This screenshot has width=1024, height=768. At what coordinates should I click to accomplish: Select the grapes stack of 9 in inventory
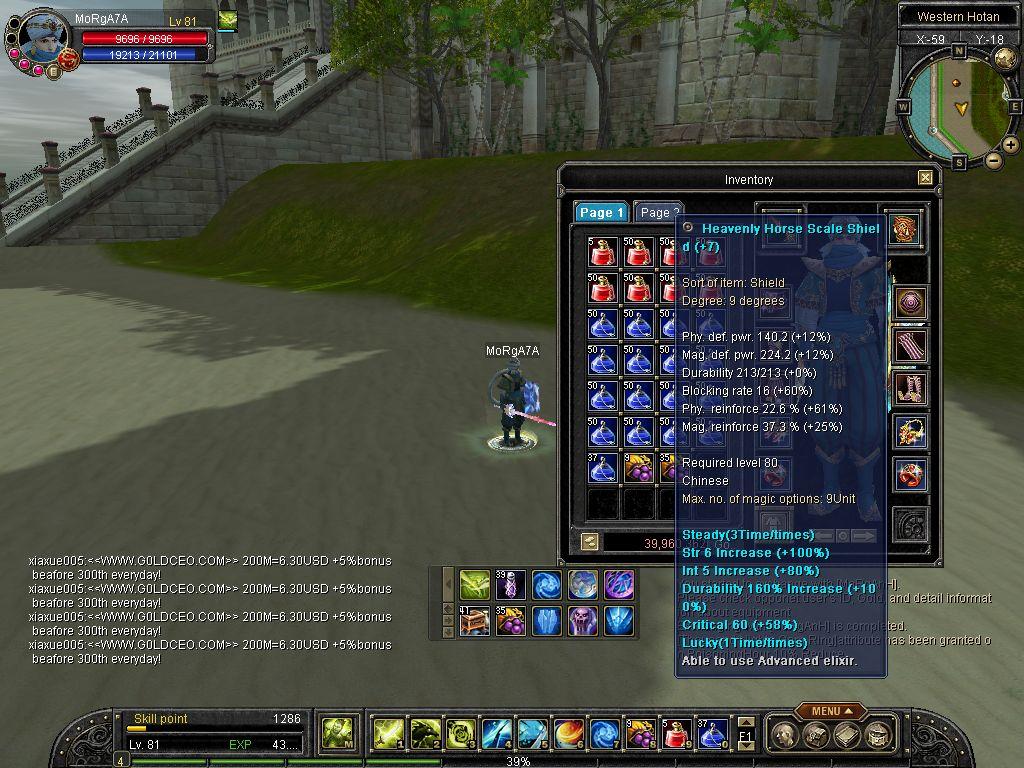tap(638, 467)
